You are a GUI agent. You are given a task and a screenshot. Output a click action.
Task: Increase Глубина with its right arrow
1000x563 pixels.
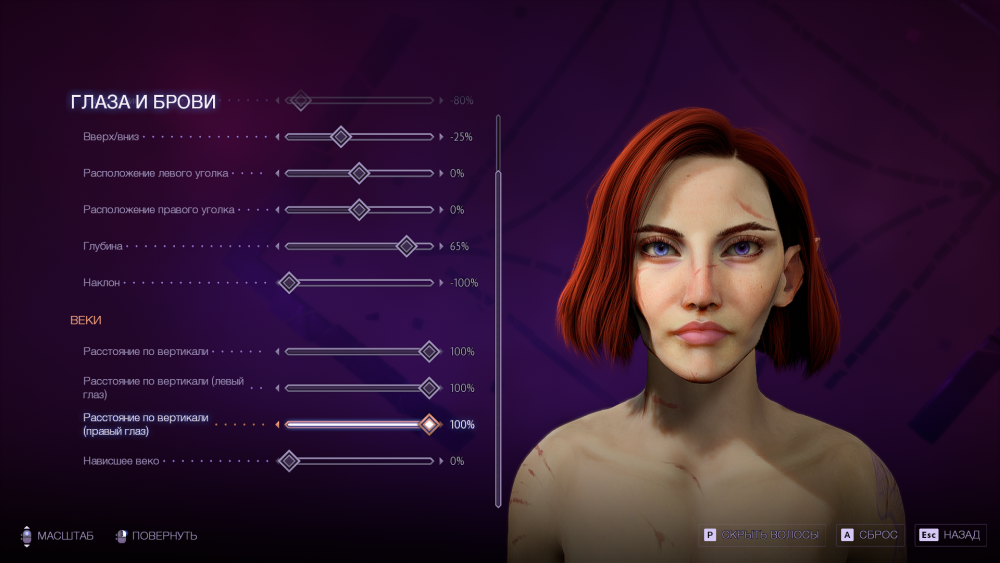[x=441, y=246]
